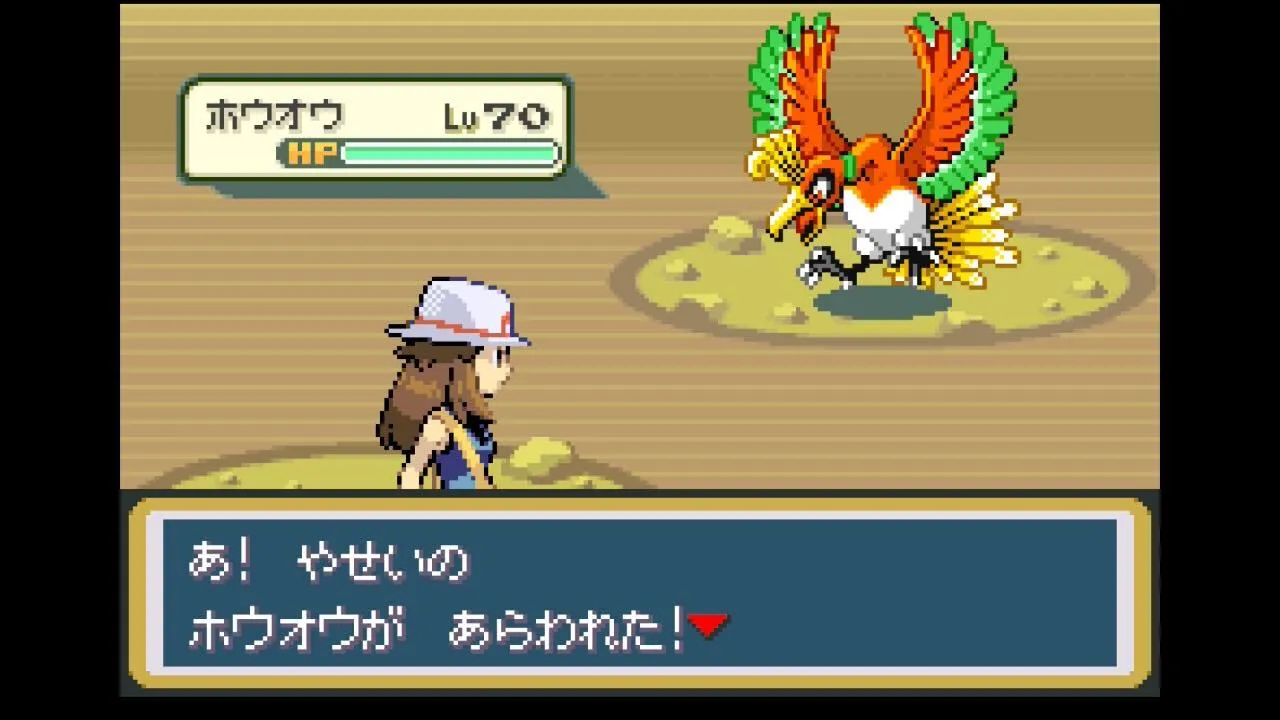
Task: Select the Pokémon name ホウオウ in the info box
Action: tap(270, 114)
